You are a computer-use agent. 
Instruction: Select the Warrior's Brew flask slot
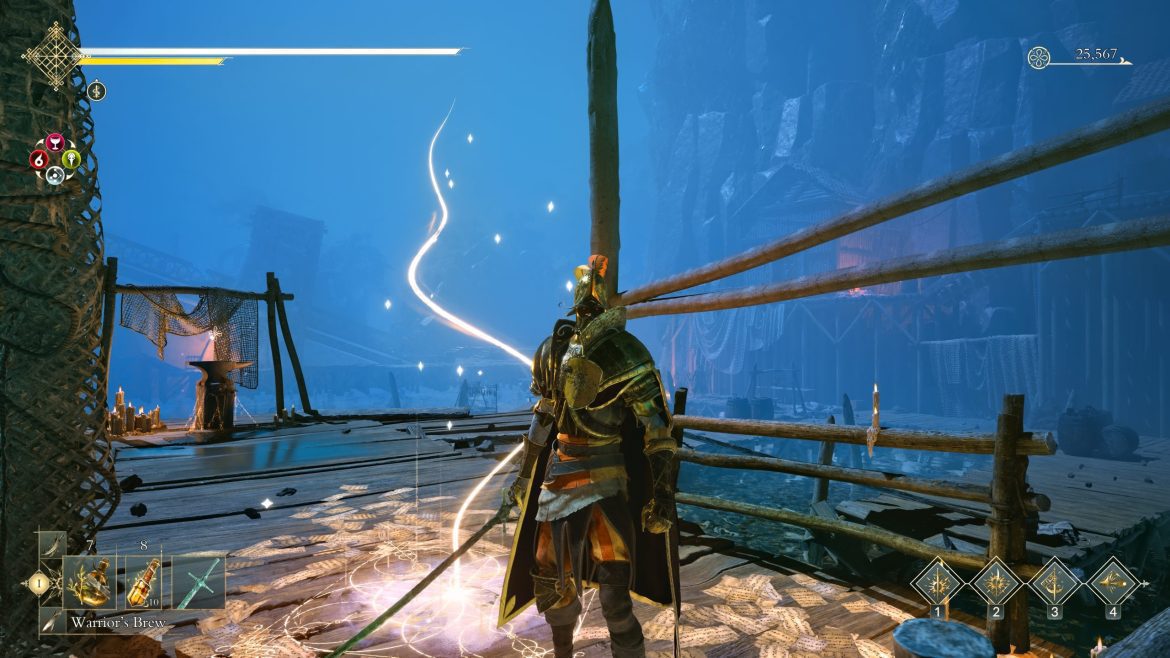90,582
